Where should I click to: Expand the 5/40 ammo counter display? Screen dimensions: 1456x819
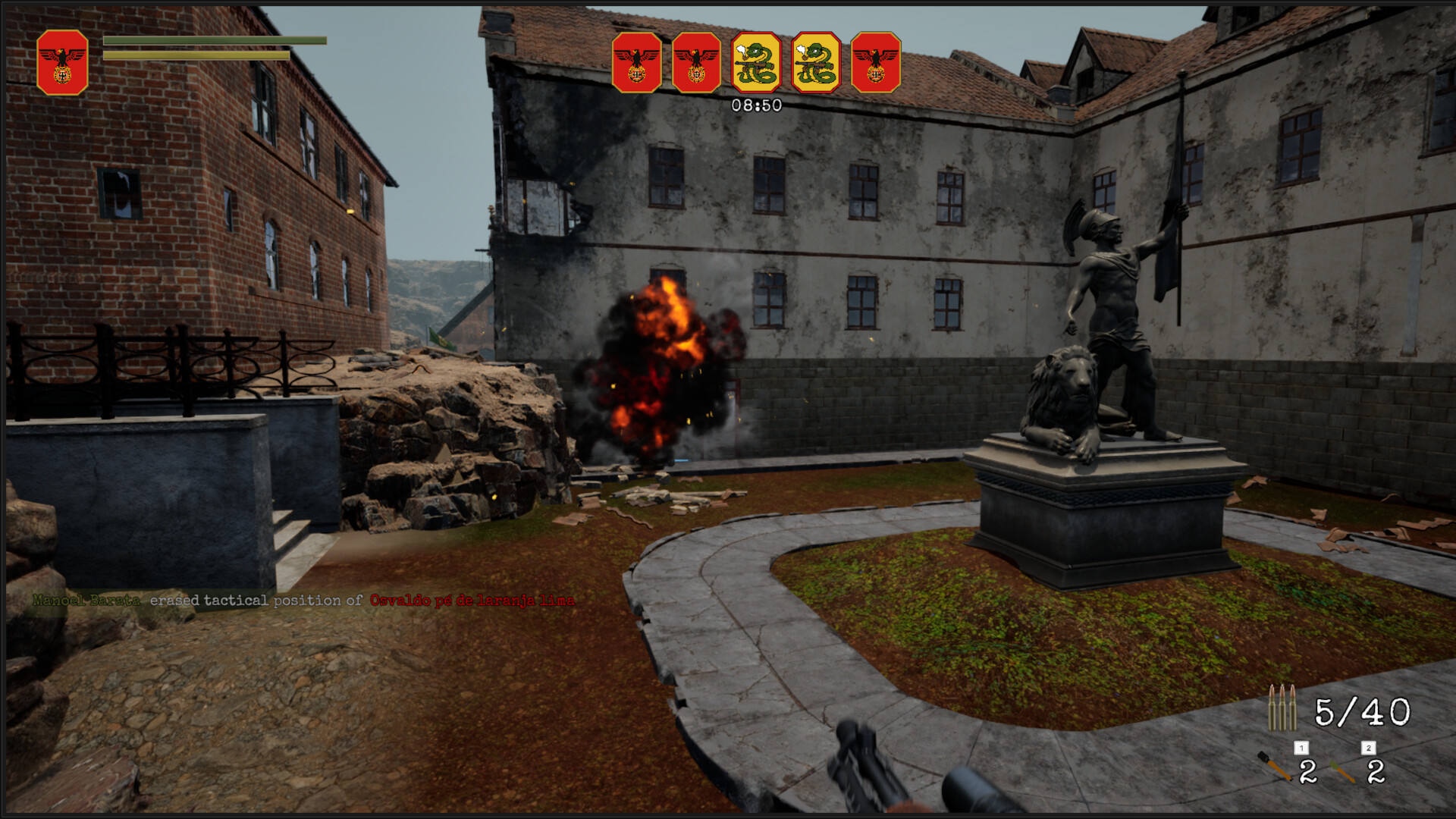pos(1361,711)
